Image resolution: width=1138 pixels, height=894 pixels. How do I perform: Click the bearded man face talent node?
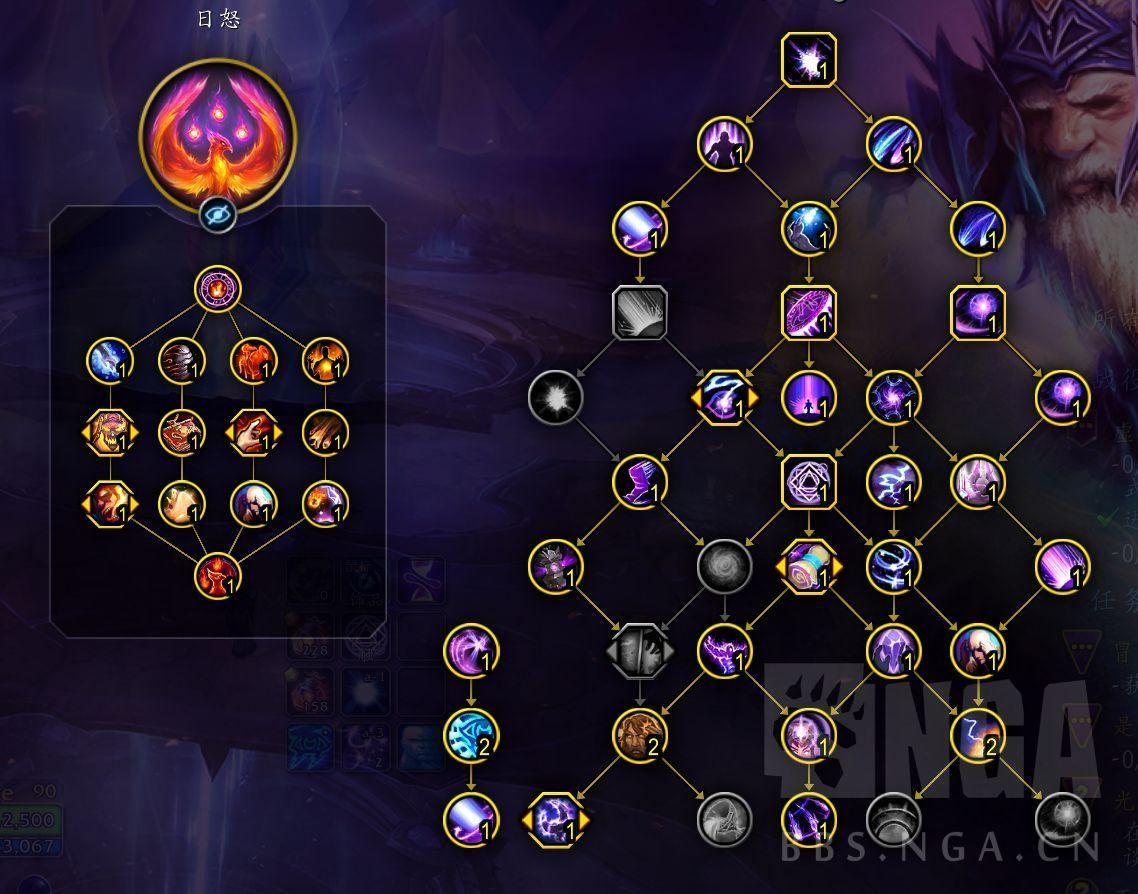click(639, 735)
